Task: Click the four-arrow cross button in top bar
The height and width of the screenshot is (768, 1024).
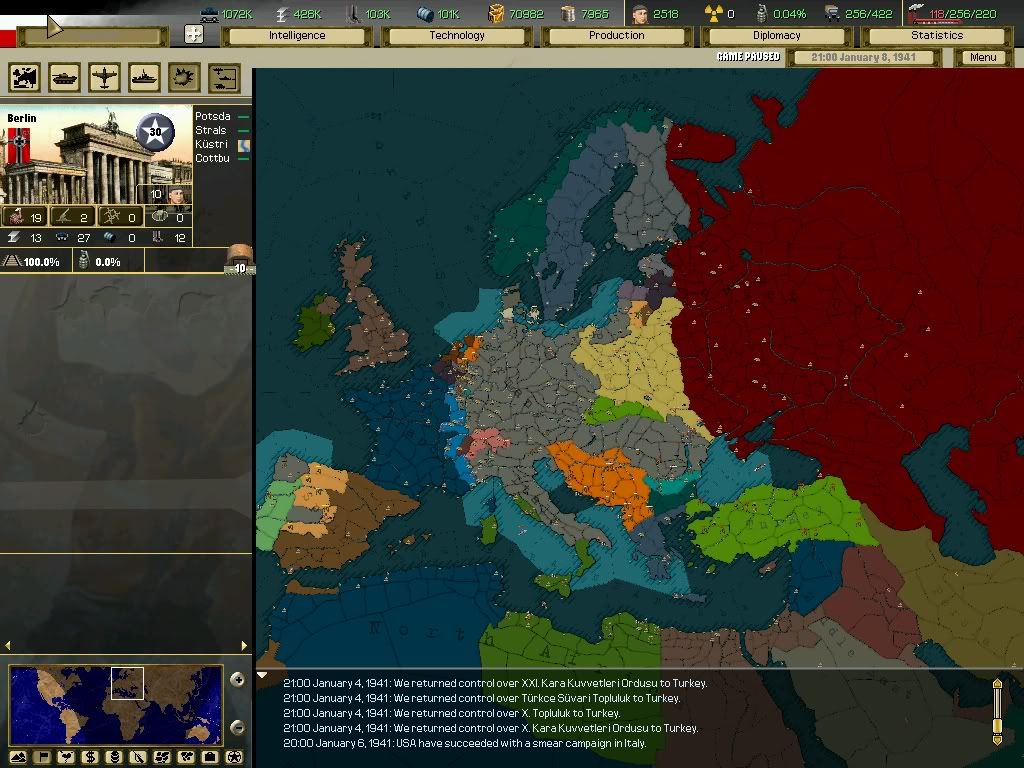Action: [195, 35]
